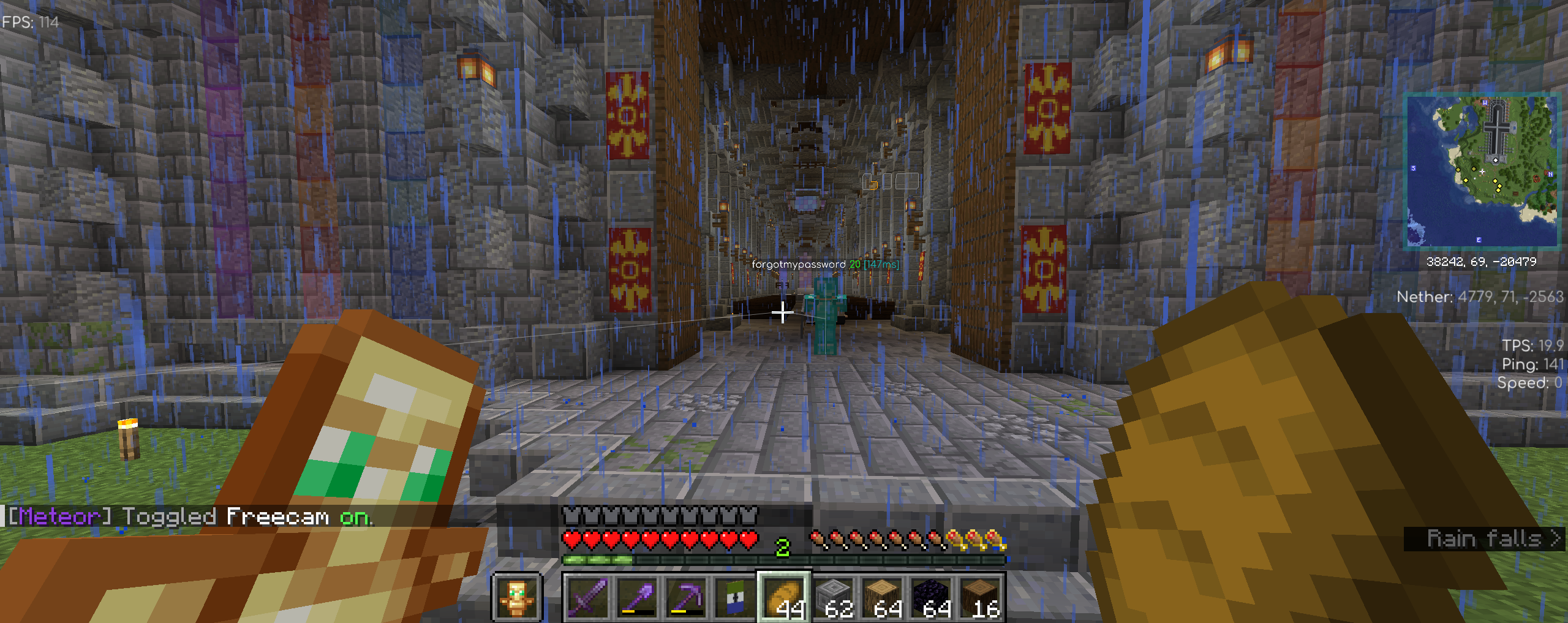Select the chiseled stone bricks stack
1568x623 pixels.
[834, 597]
